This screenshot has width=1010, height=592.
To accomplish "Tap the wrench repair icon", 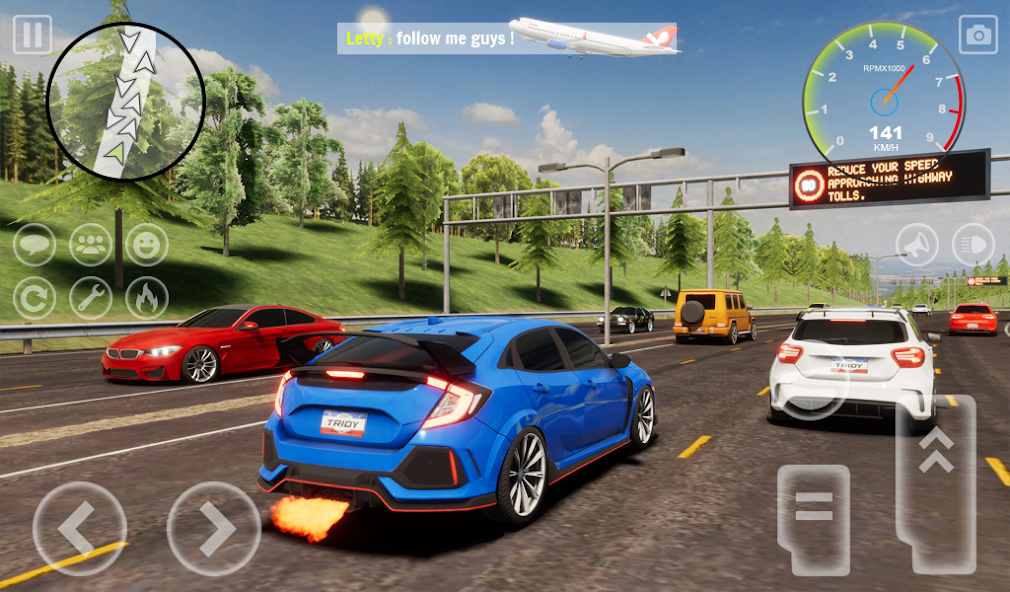I will pyautogui.click(x=91, y=298).
